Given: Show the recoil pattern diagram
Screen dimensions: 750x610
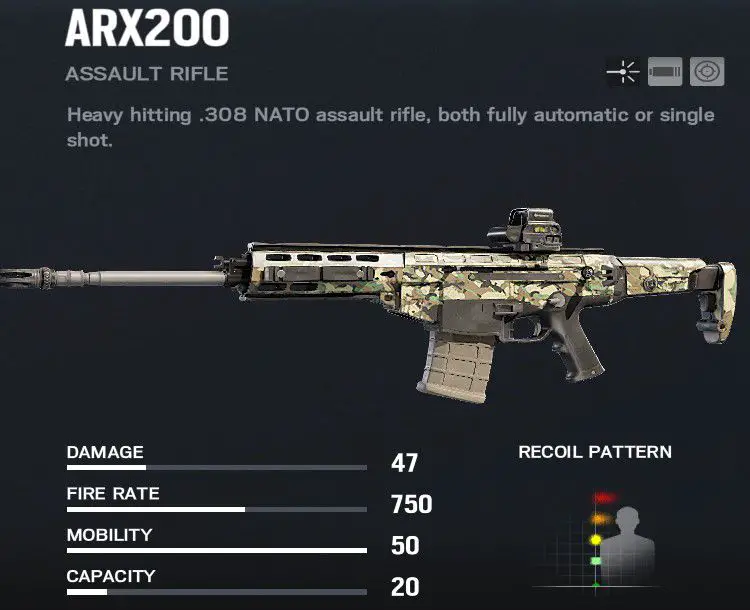Looking at the screenshot, I should pos(596,540).
